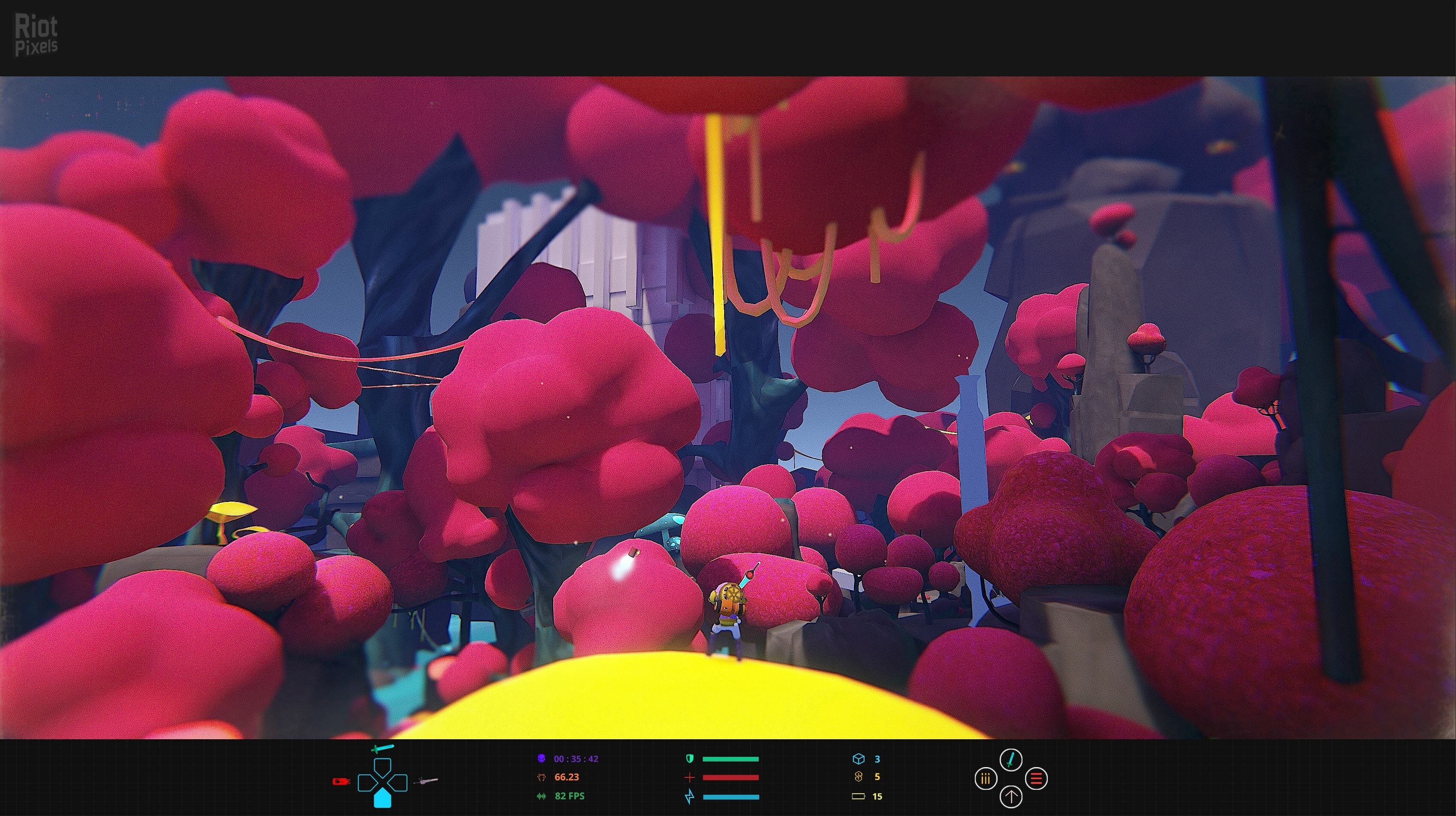Image resolution: width=1456 pixels, height=816 pixels.
Task: Open the red three-line menu action
Action: point(1036,779)
